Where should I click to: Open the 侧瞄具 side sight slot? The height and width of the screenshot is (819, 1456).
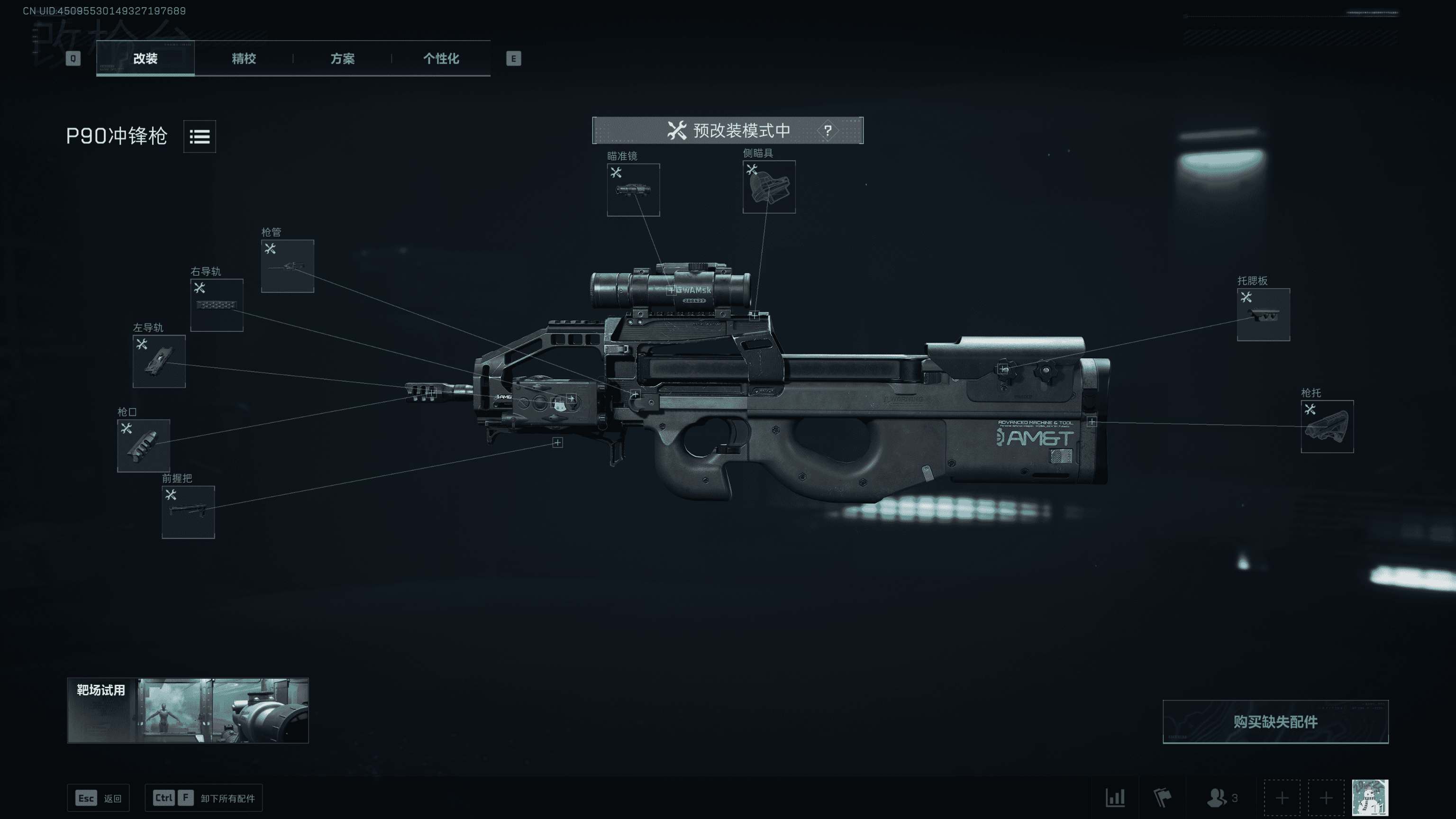point(769,188)
